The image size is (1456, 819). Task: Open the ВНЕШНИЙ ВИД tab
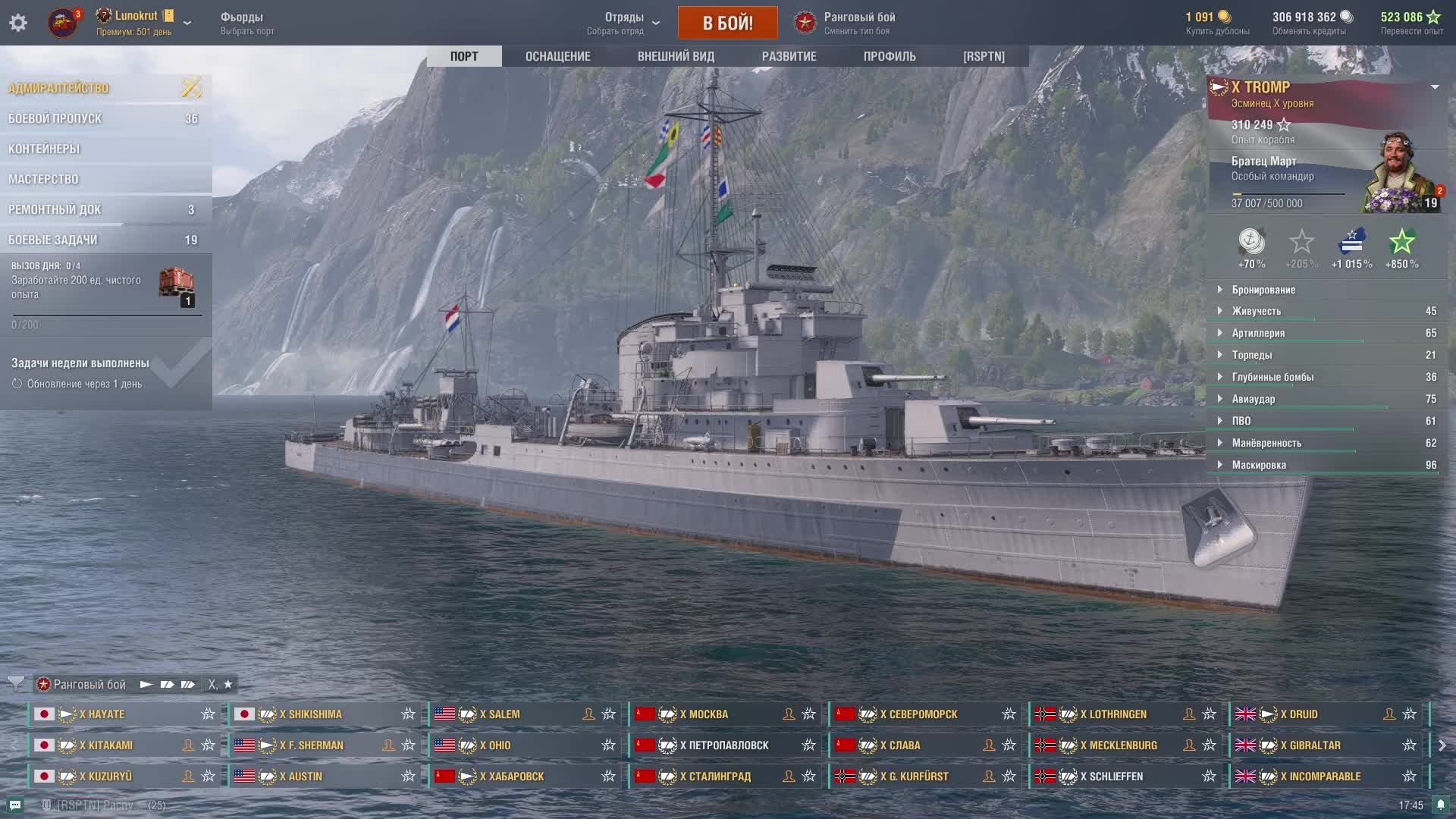click(676, 56)
